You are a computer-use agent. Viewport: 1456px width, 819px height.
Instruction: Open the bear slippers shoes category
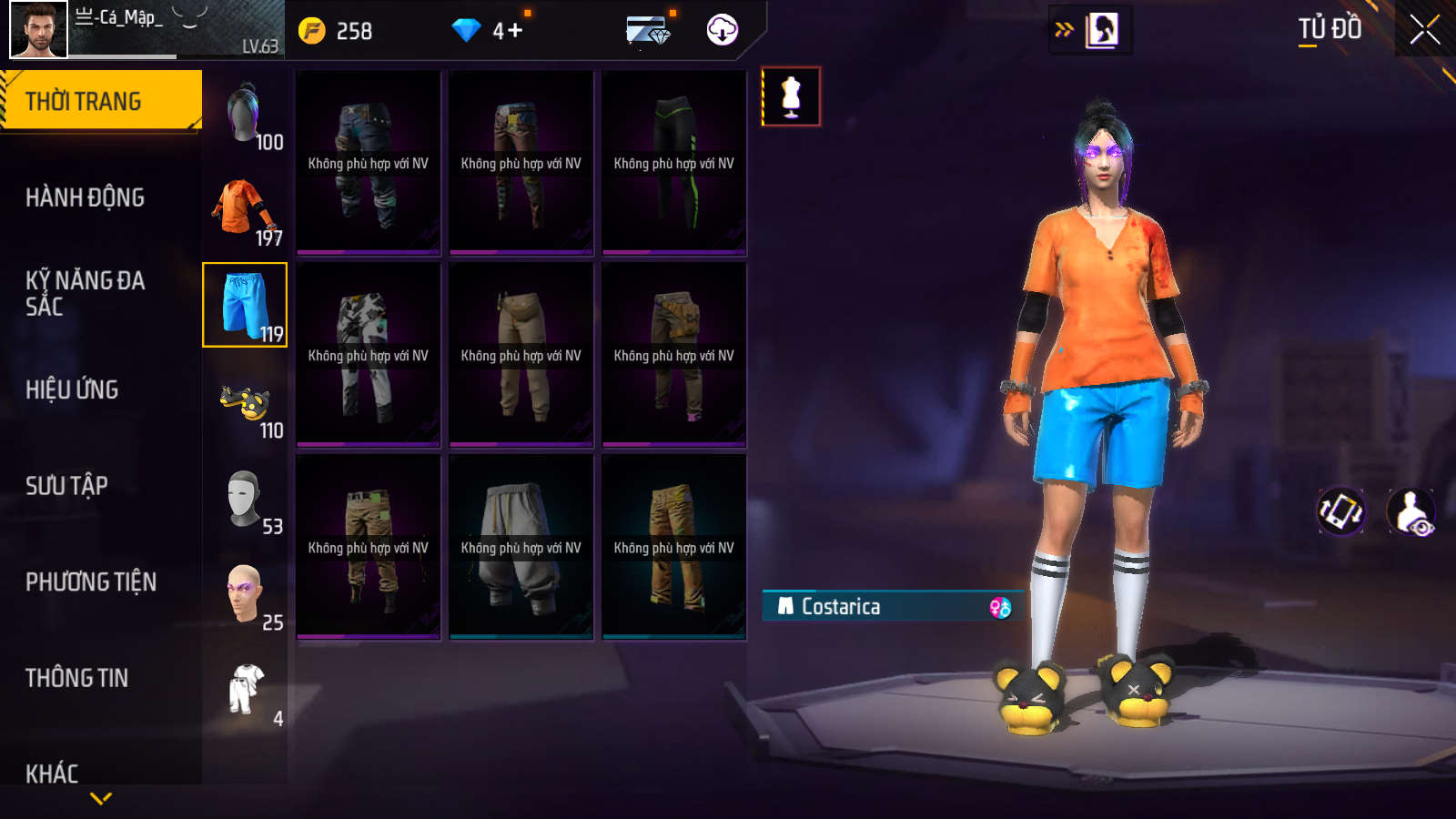(x=244, y=402)
